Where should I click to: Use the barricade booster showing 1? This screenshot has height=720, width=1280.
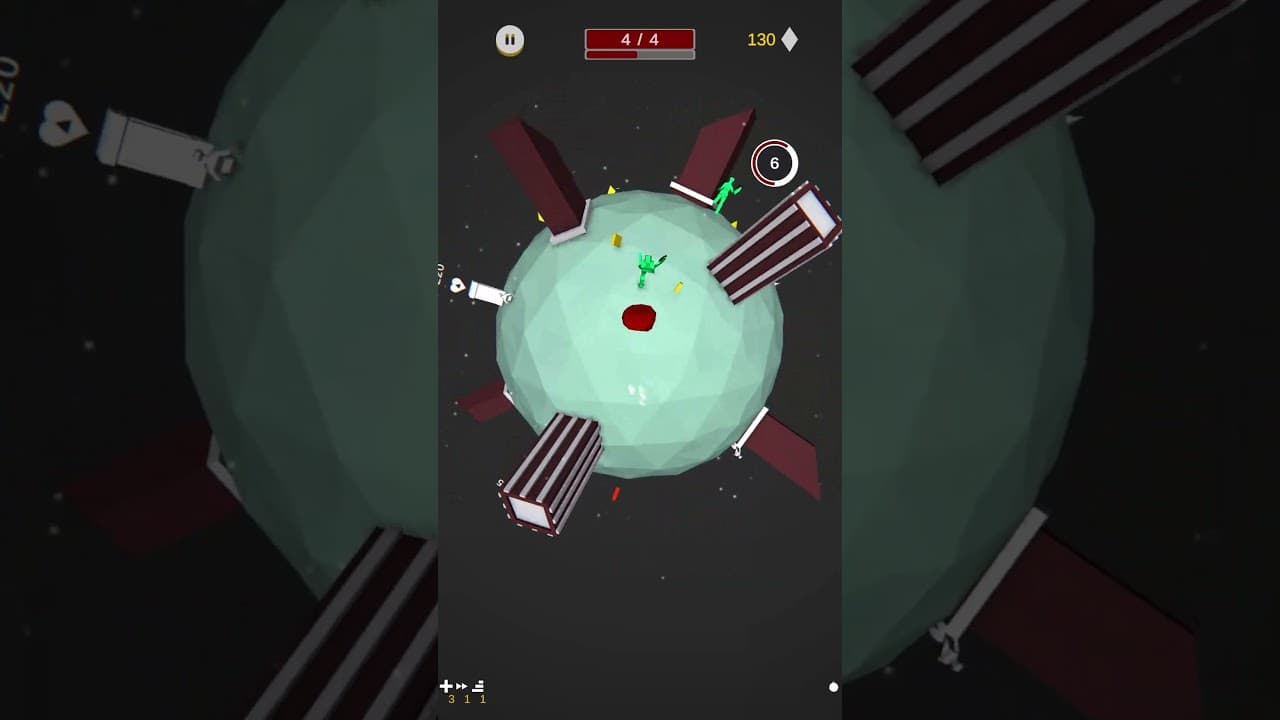click(479, 687)
